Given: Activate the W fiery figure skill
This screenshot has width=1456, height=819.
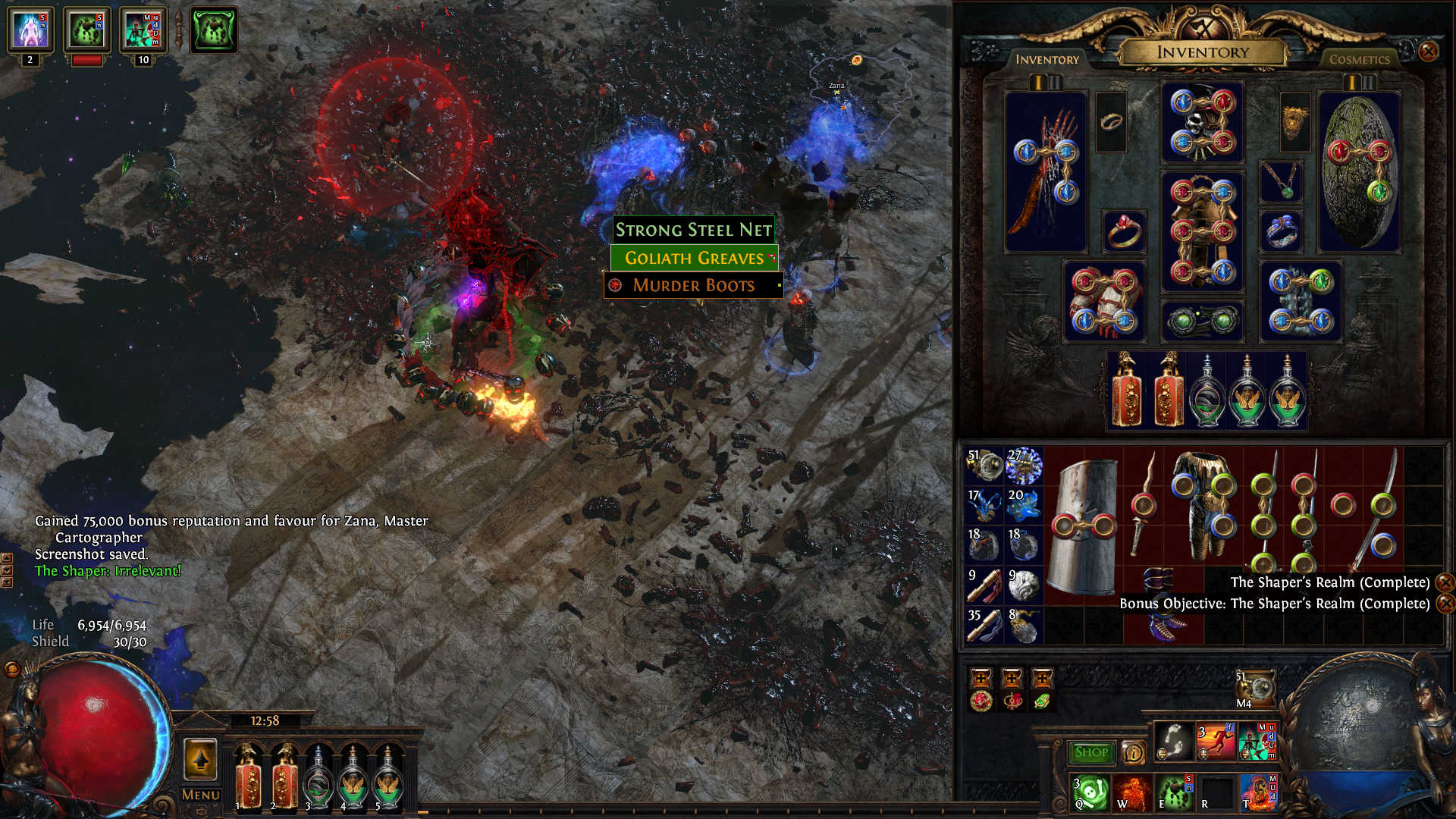Looking at the screenshot, I should coord(1131,792).
